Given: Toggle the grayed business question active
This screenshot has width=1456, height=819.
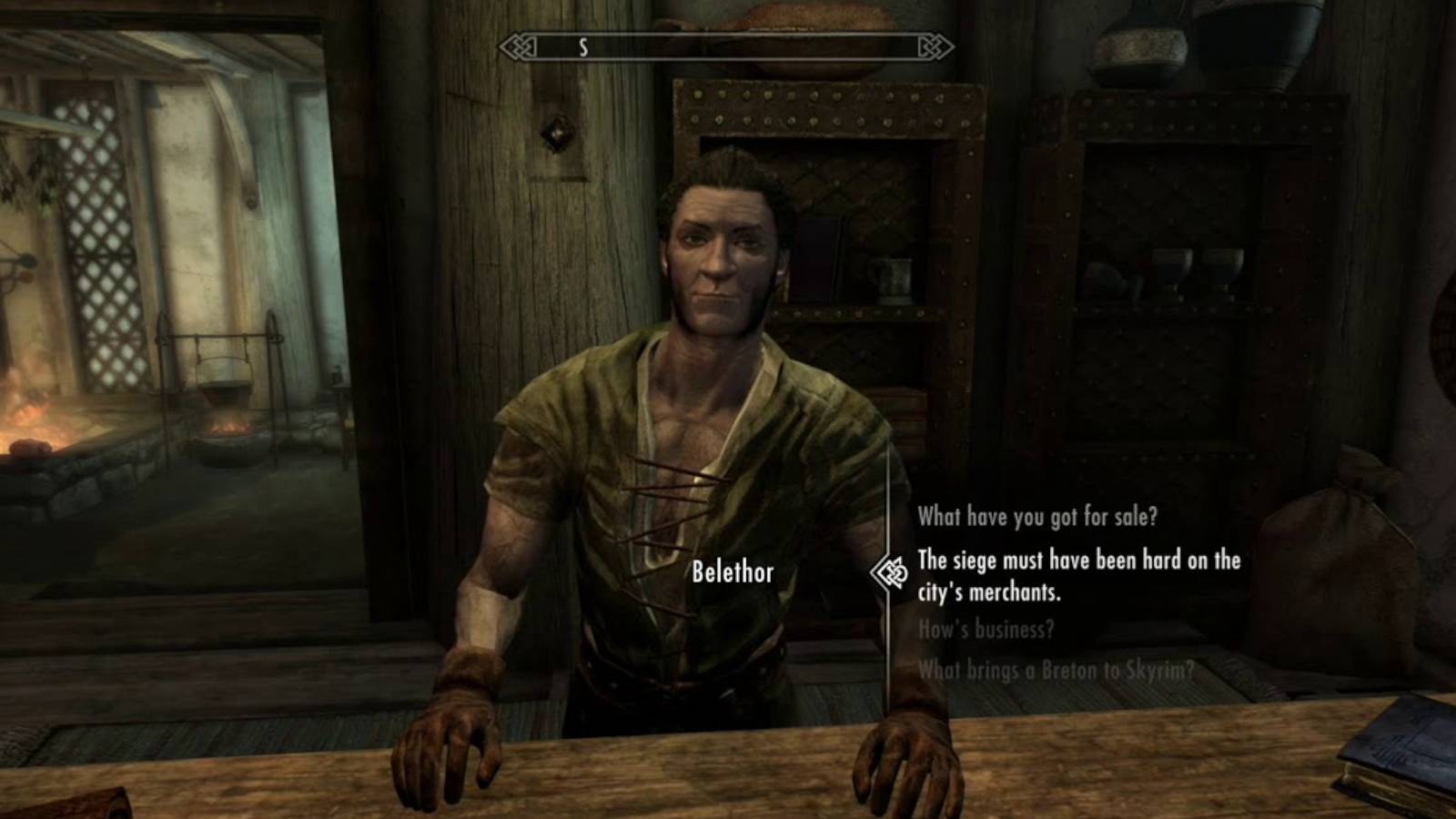Looking at the screenshot, I should click(x=986, y=627).
